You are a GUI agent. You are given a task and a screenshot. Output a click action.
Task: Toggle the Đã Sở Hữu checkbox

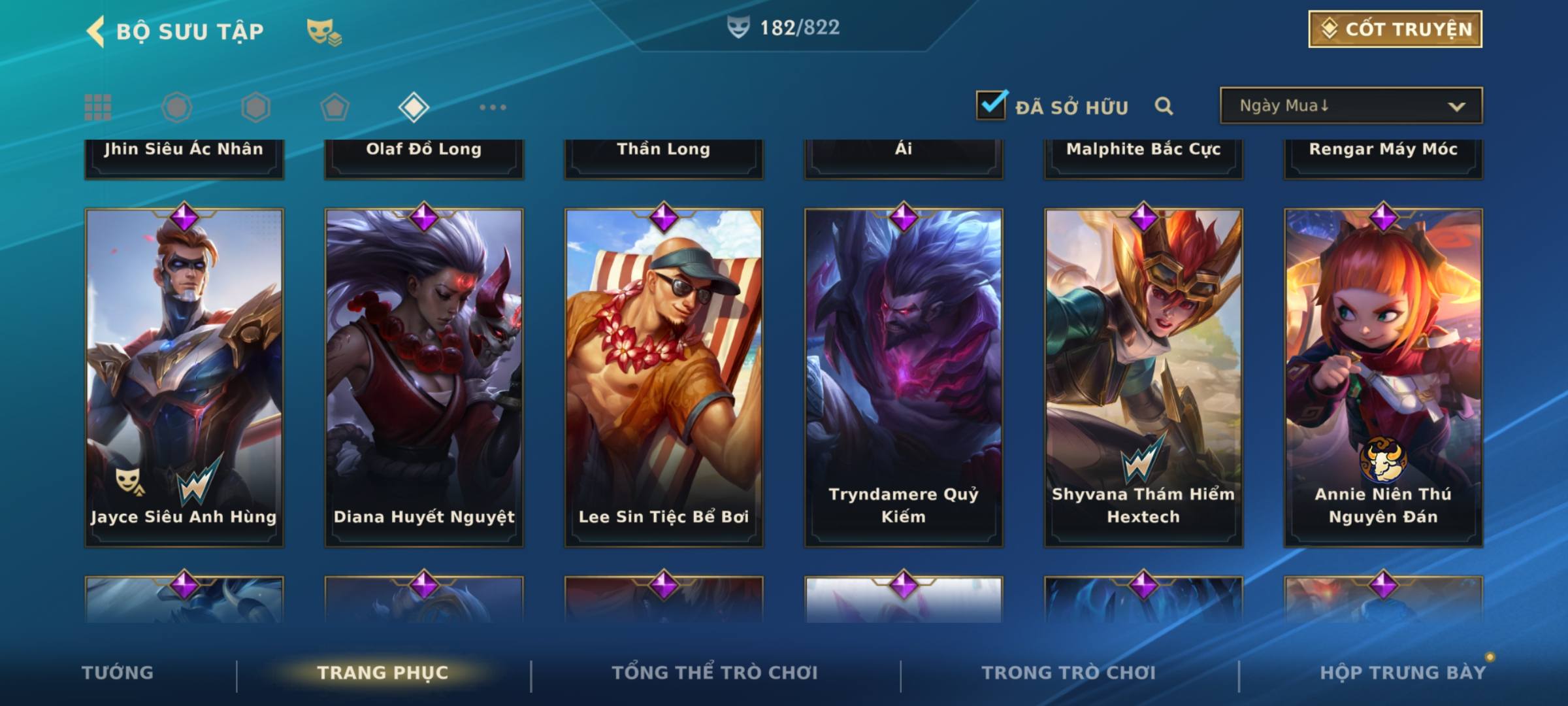pos(991,105)
